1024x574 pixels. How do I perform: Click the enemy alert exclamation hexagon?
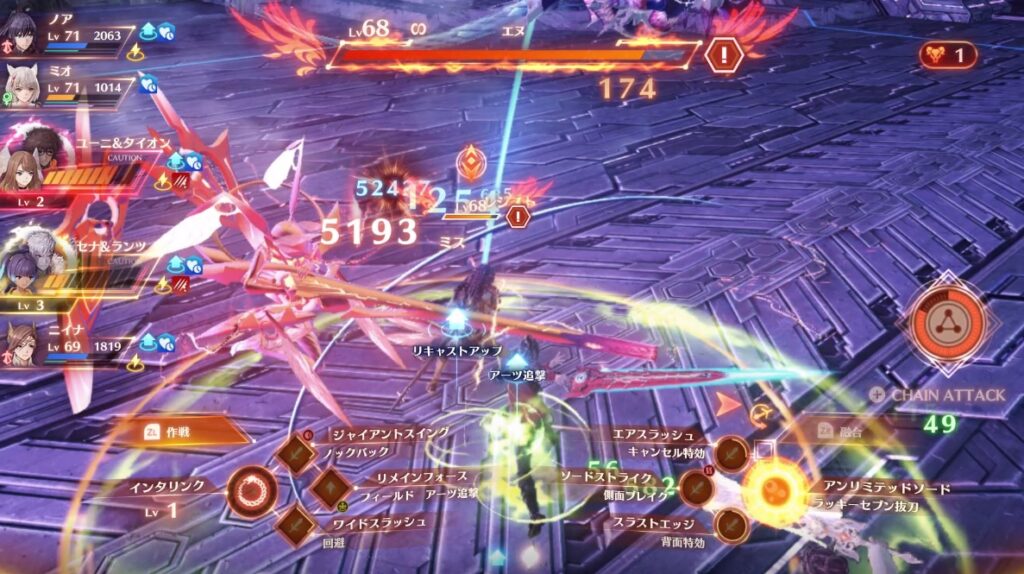[x=722, y=55]
